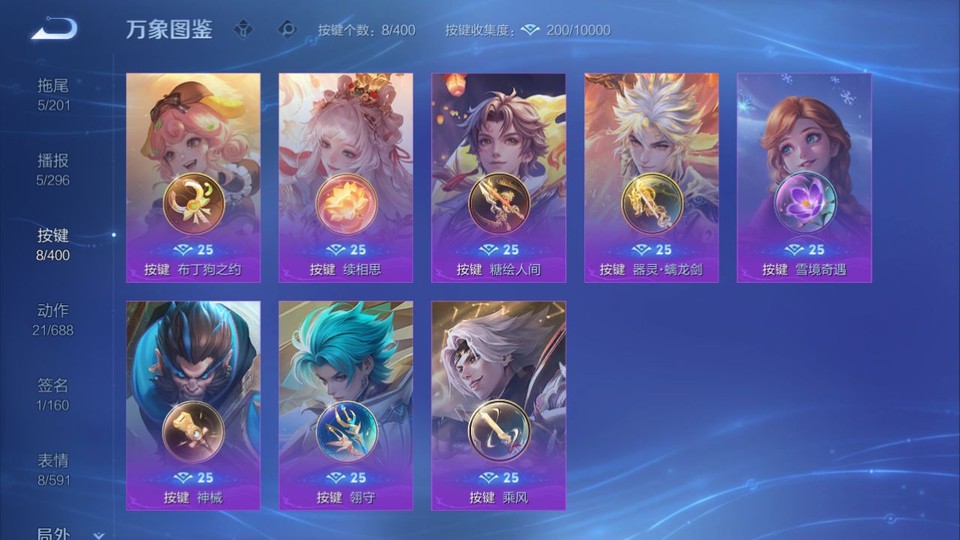This screenshot has height=540, width=960.
Task: Choose the 糖绘人间 card
Action: [x=498, y=177]
